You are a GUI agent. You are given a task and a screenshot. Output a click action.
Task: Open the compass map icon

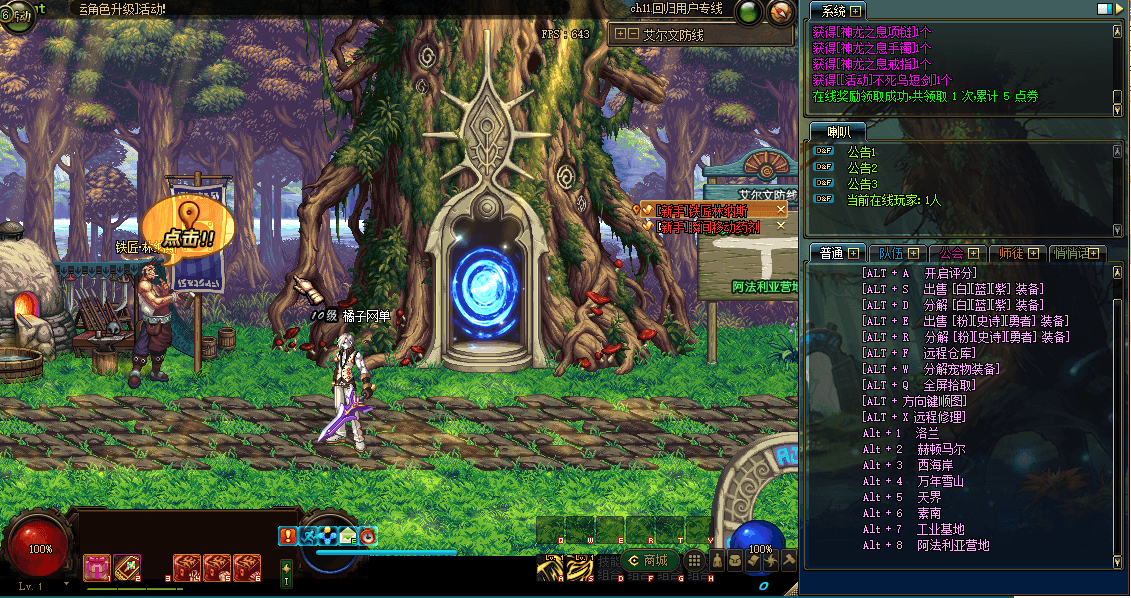pos(780,12)
